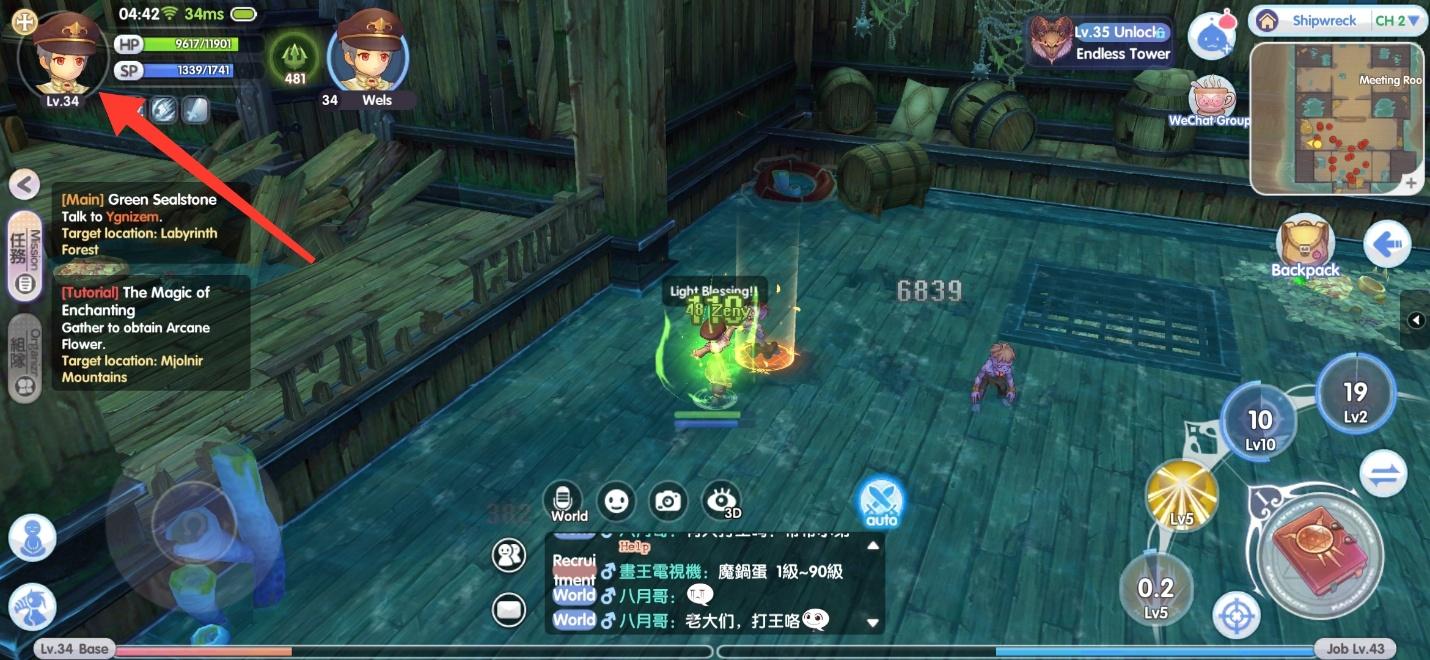This screenshot has height=660, width=1430.
Task: Toggle the 3D view eye button
Action: [721, 501]
